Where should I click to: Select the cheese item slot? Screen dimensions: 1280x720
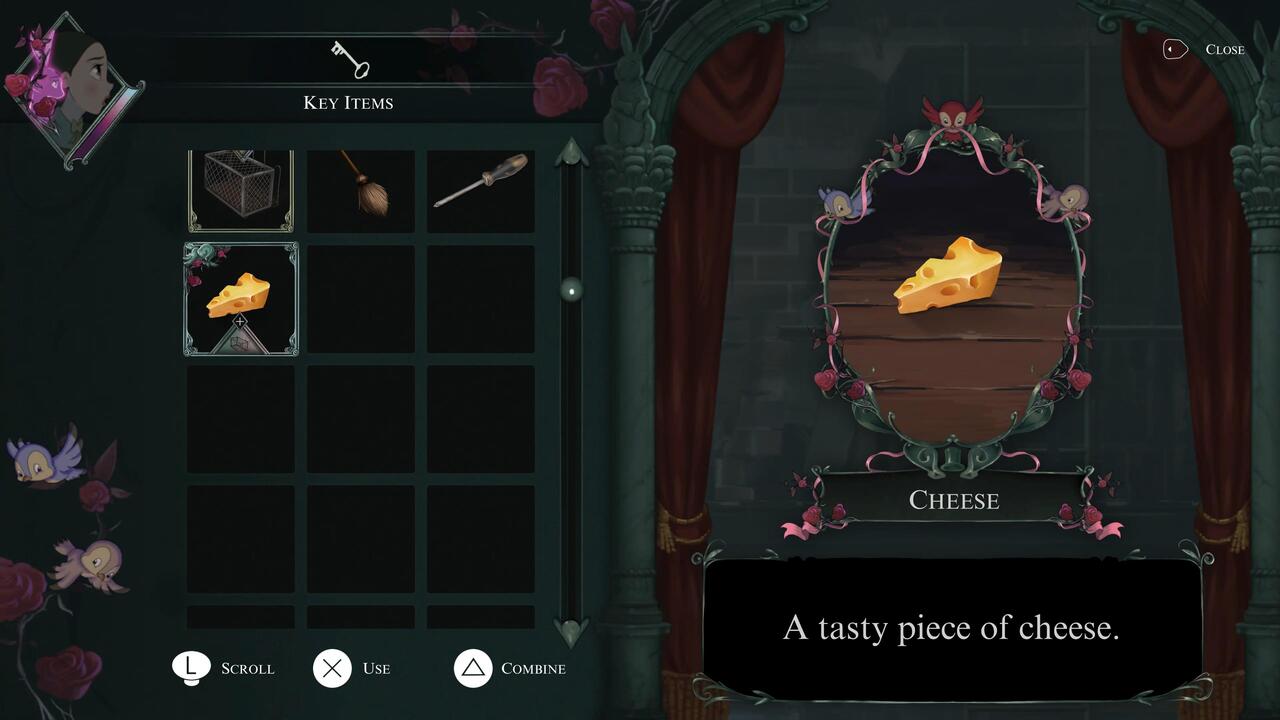pyautogui.click(x=240, y=298)
